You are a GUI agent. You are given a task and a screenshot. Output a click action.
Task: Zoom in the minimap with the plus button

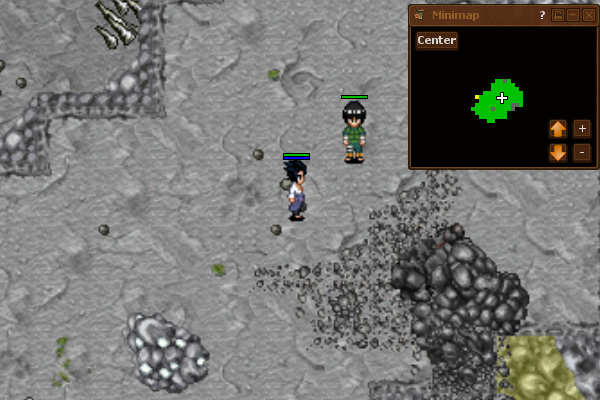pos(582,129)
